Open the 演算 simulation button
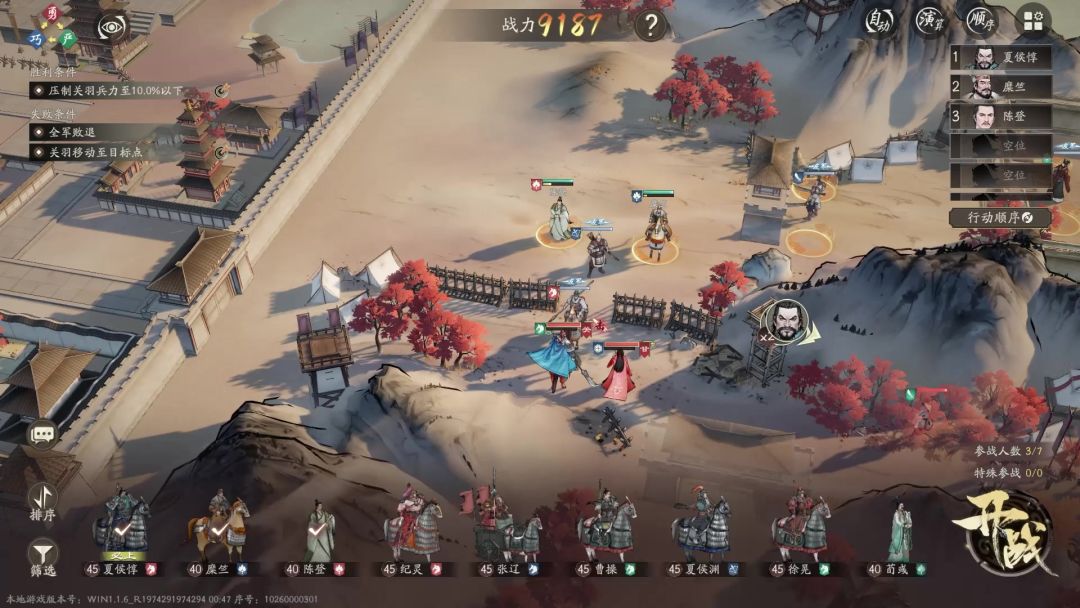Screen dimensions: 1080x608 [931, 20]
